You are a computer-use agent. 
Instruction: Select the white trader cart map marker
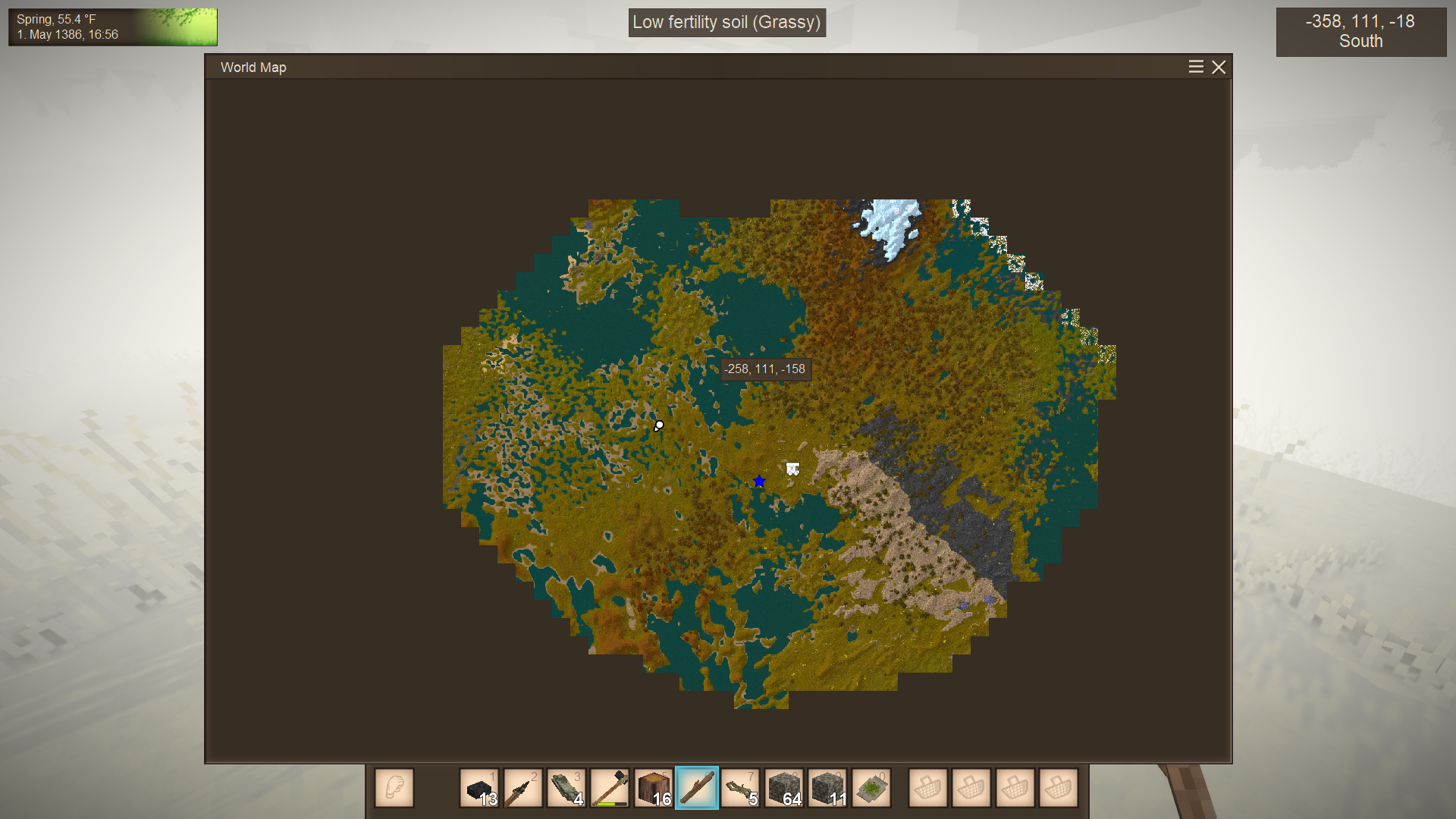(792, 469)
